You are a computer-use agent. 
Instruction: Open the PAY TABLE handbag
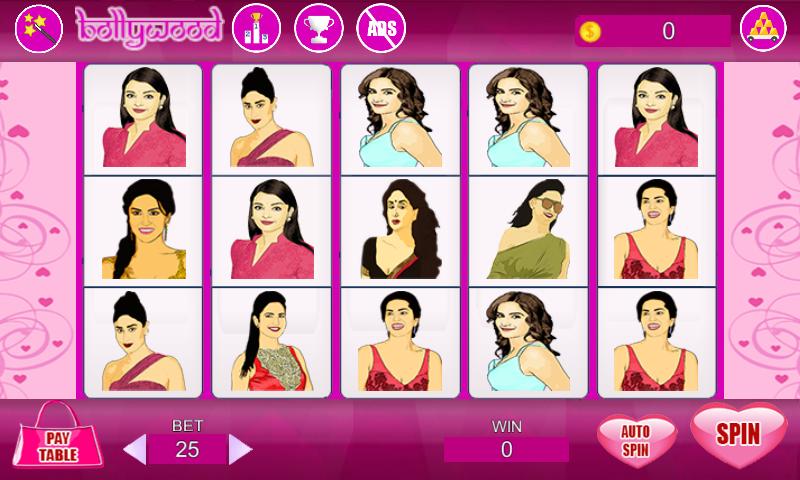pyautogui.click(x=59, y=440)
